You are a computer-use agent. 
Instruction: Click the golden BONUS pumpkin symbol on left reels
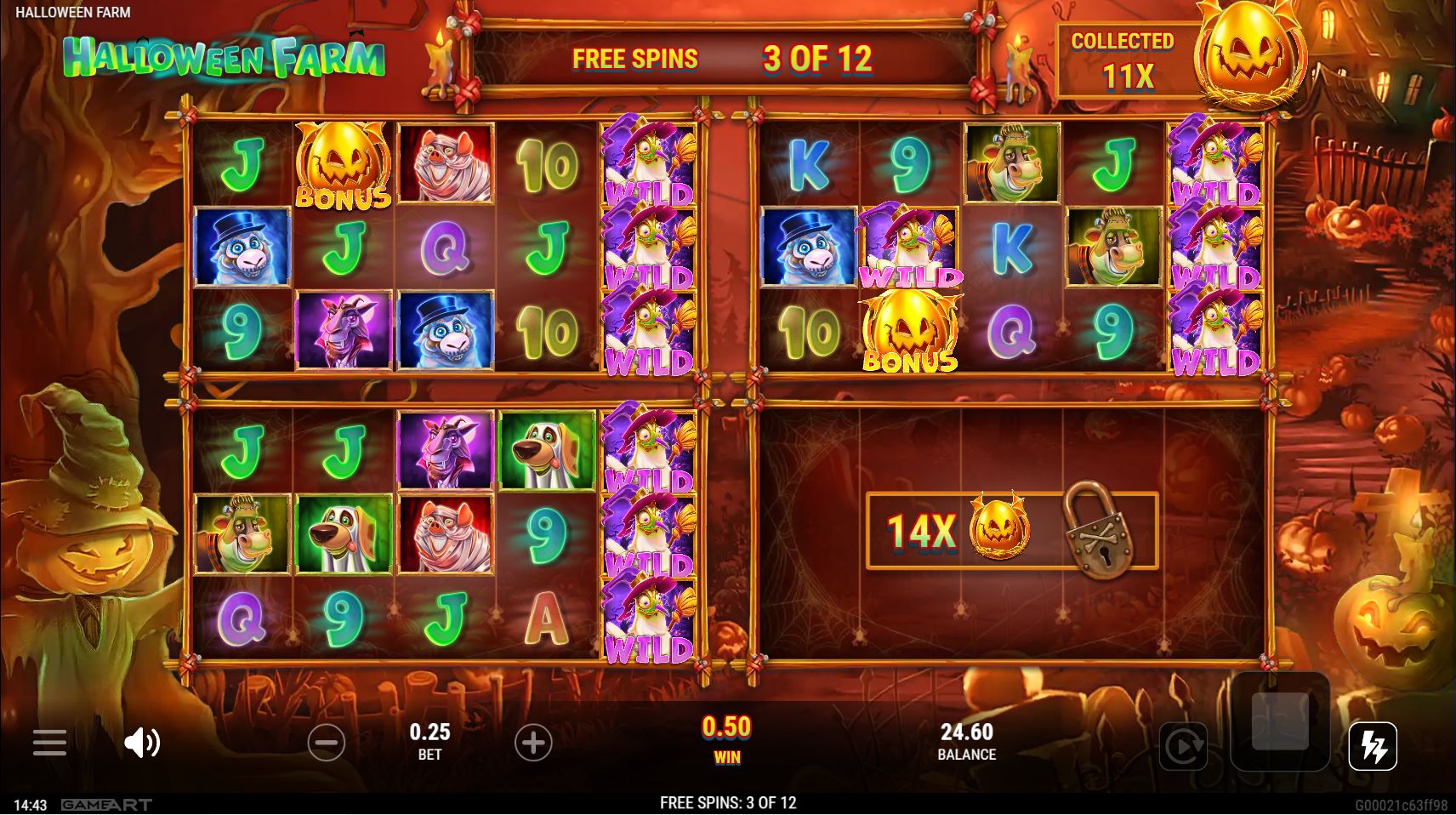tap(344, 164)
